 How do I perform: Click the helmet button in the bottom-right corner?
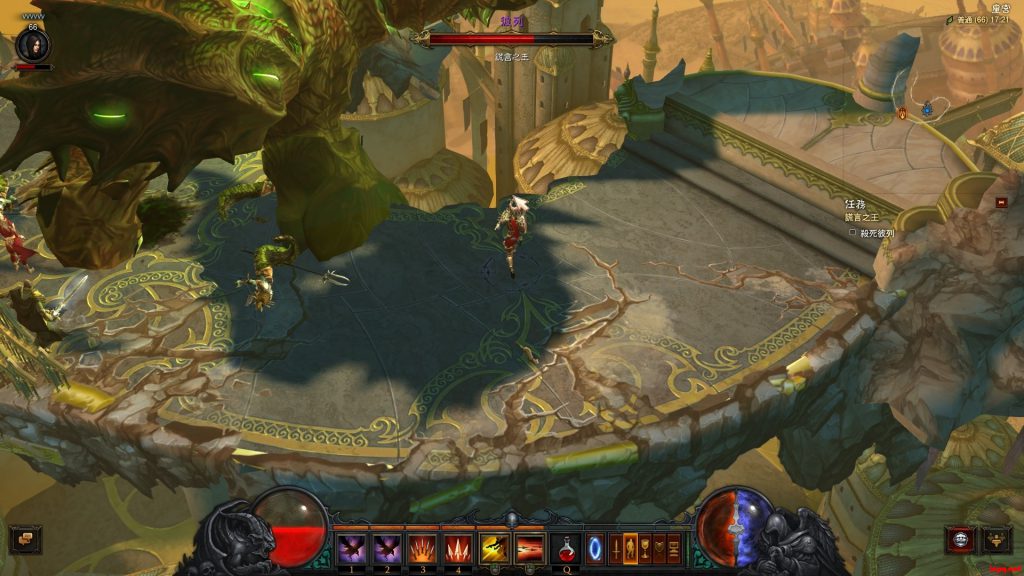point(997,540)
